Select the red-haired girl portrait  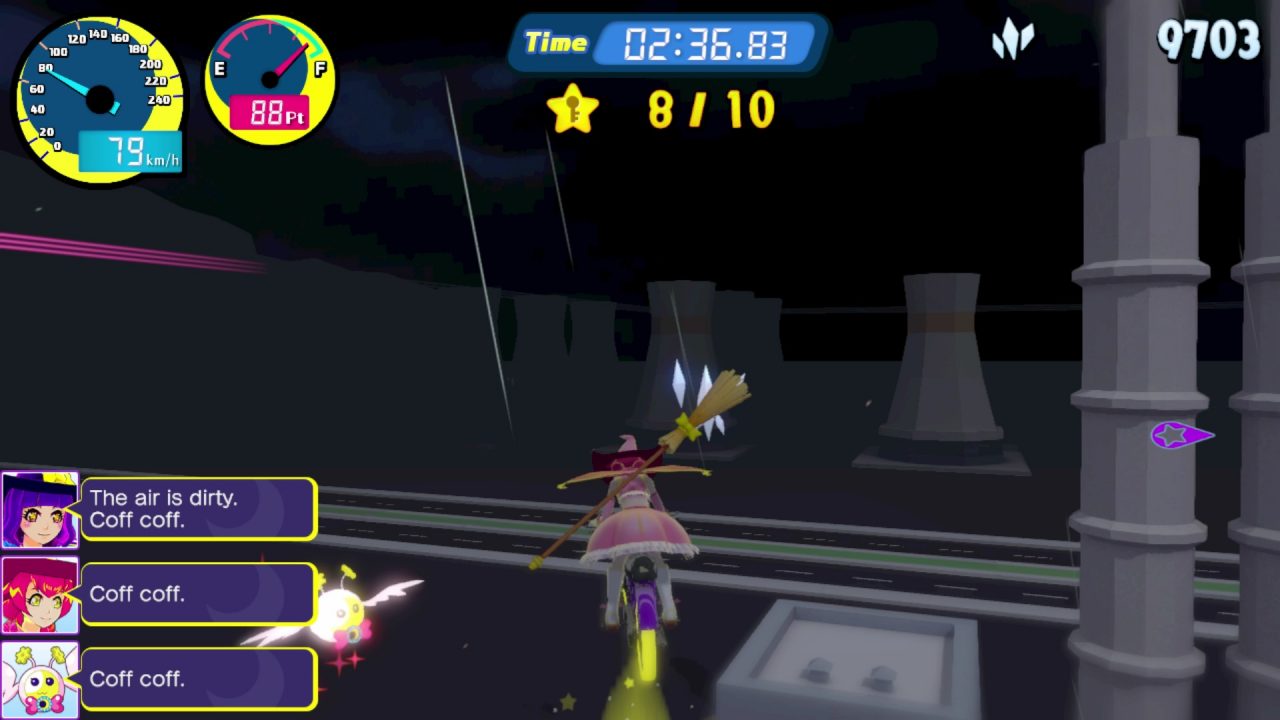point(40,595)
